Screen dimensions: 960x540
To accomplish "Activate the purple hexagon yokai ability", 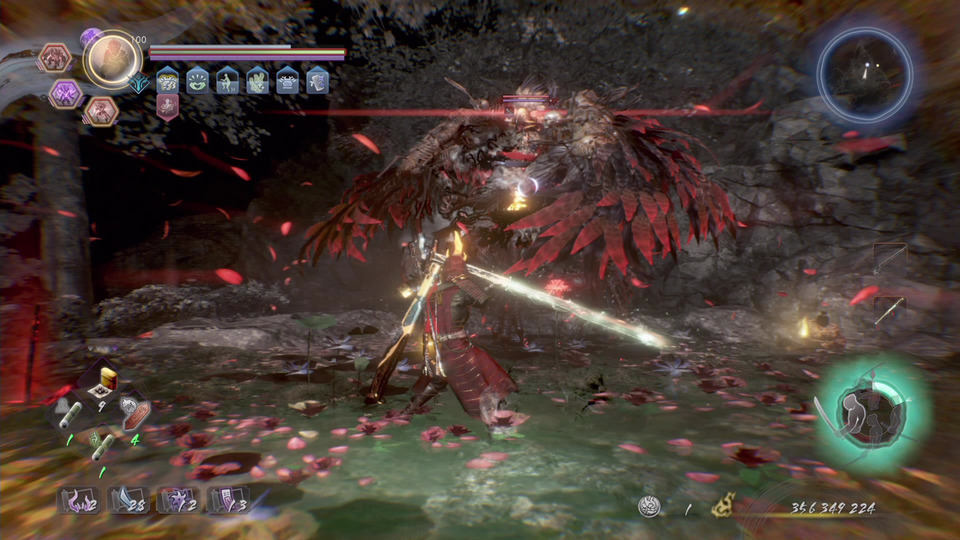I will [66, 94].
